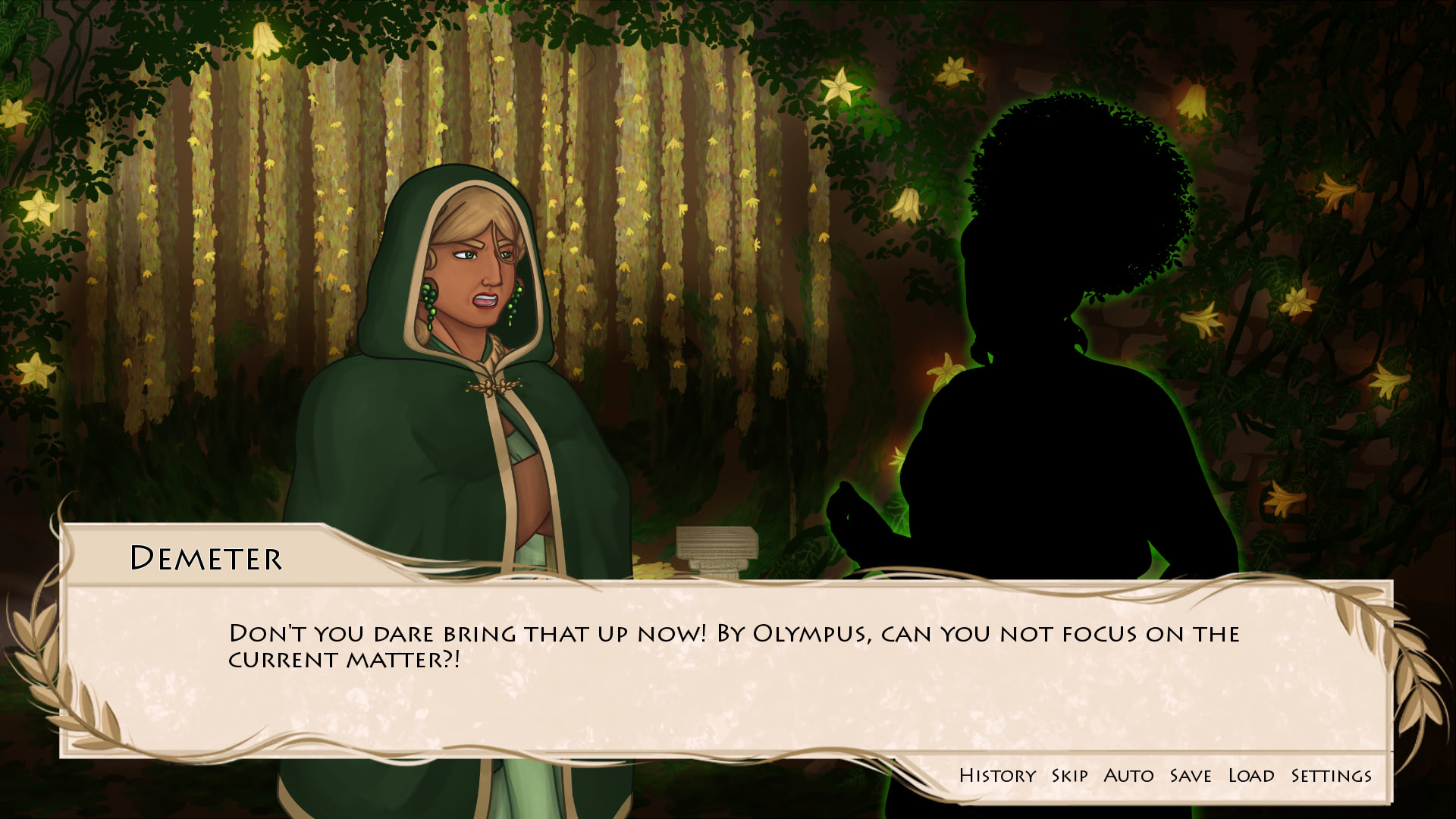Open the Settings menu

1328,775
